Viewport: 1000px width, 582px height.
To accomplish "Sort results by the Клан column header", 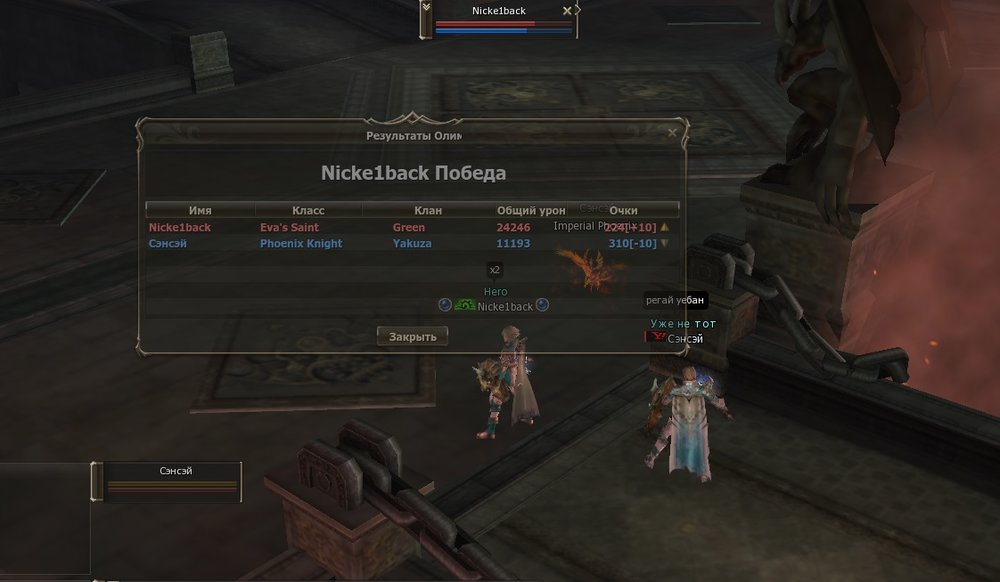I will coord(428,211).
